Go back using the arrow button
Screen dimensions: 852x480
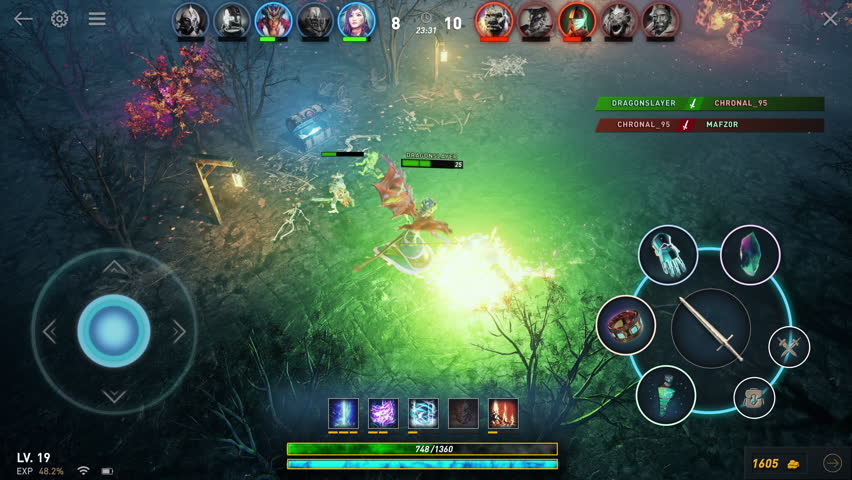pyautogui.click(x=23, y=19)
